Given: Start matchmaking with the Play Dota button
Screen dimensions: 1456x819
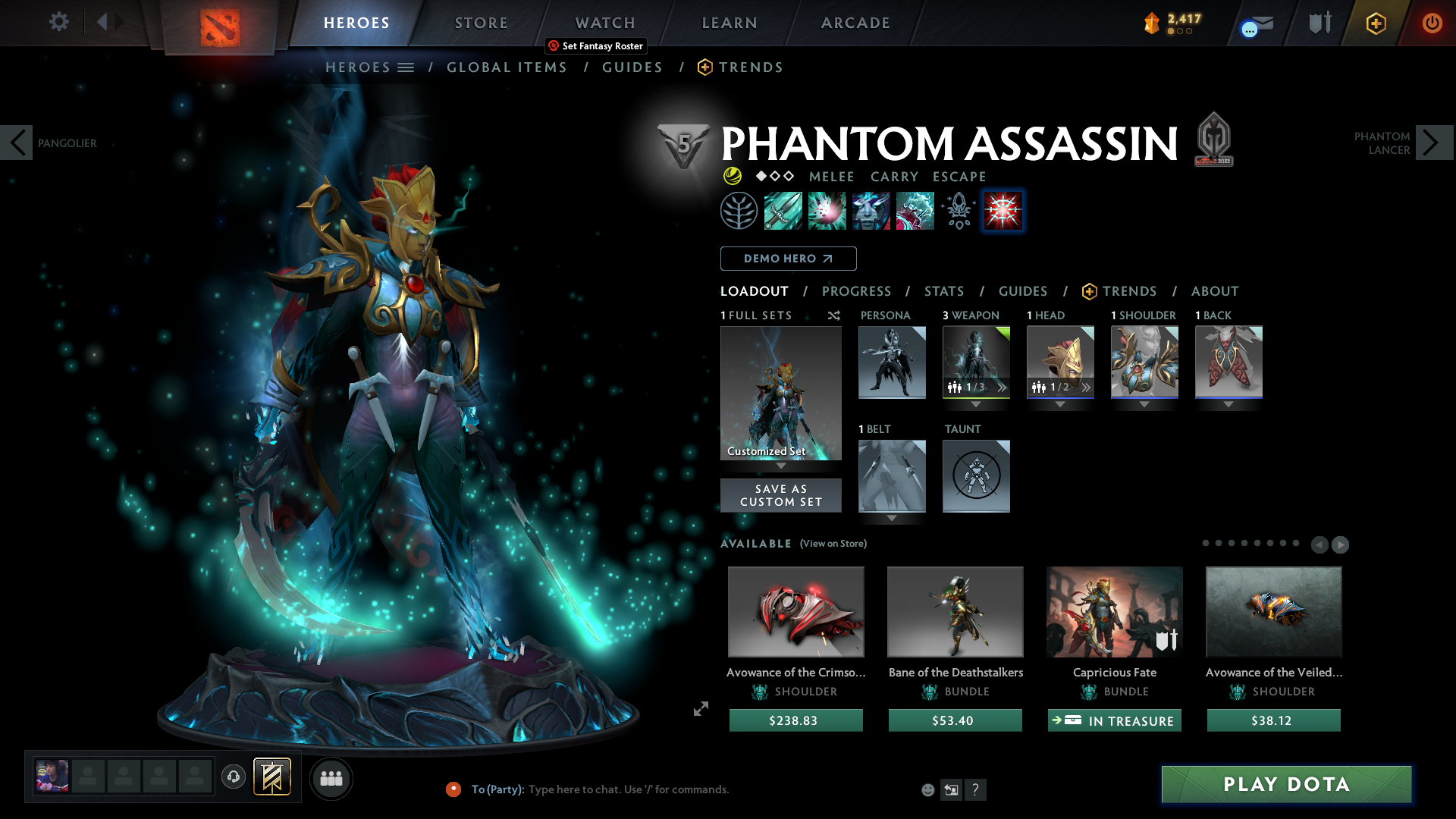Looking at the screenshot, I should [1286, 784].
